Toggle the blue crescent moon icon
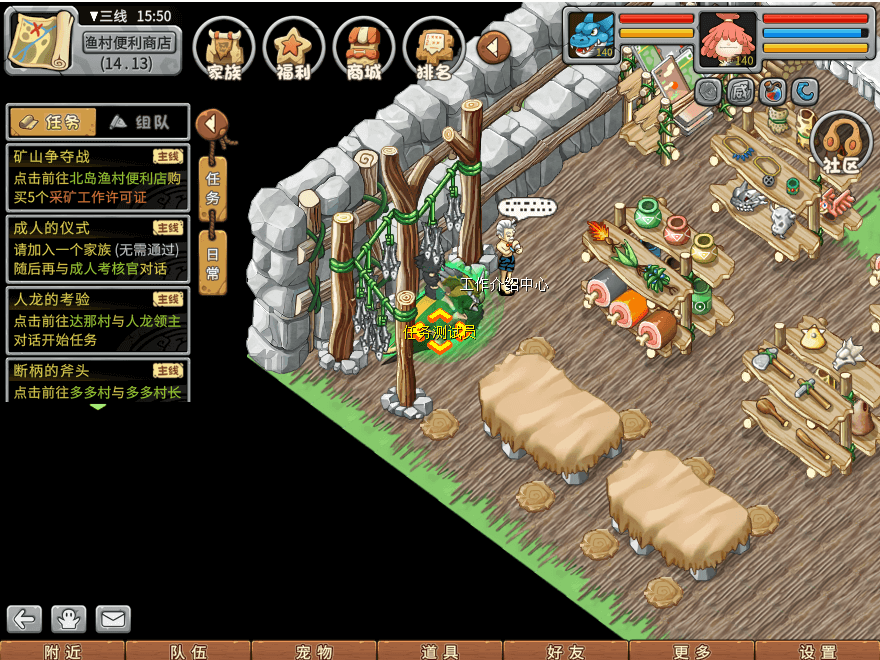 (x=805, y=92)
